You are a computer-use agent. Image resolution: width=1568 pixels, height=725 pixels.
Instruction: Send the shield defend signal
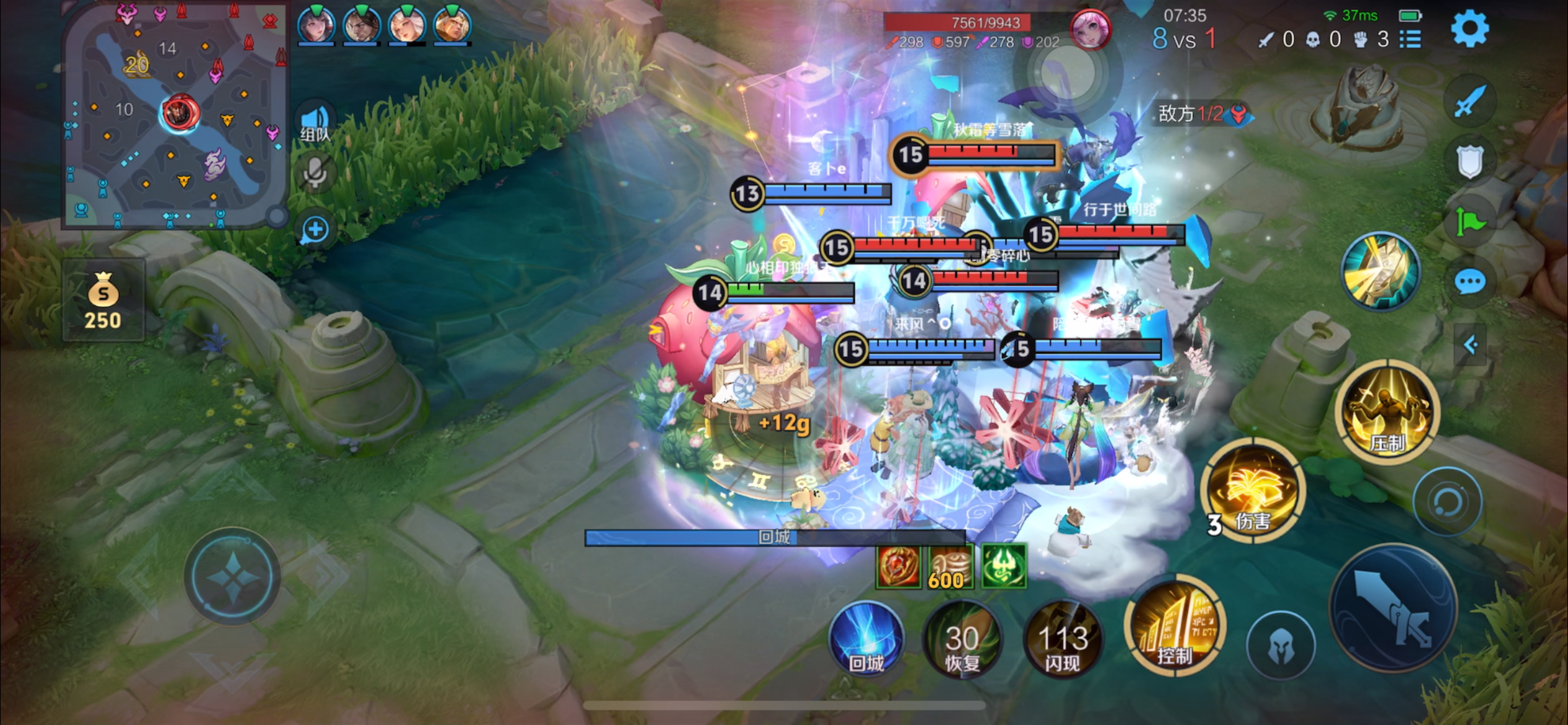tap(1469, 162)
